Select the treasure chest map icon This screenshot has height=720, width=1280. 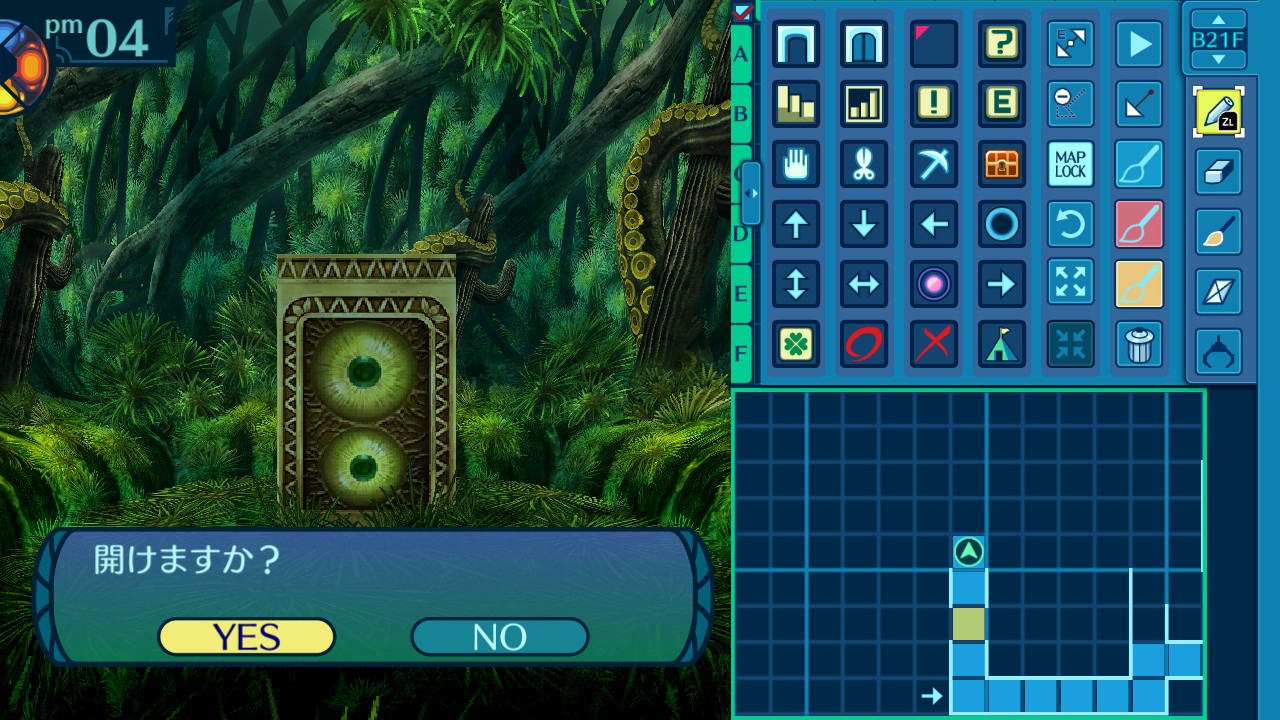[x=1001, y=164]
